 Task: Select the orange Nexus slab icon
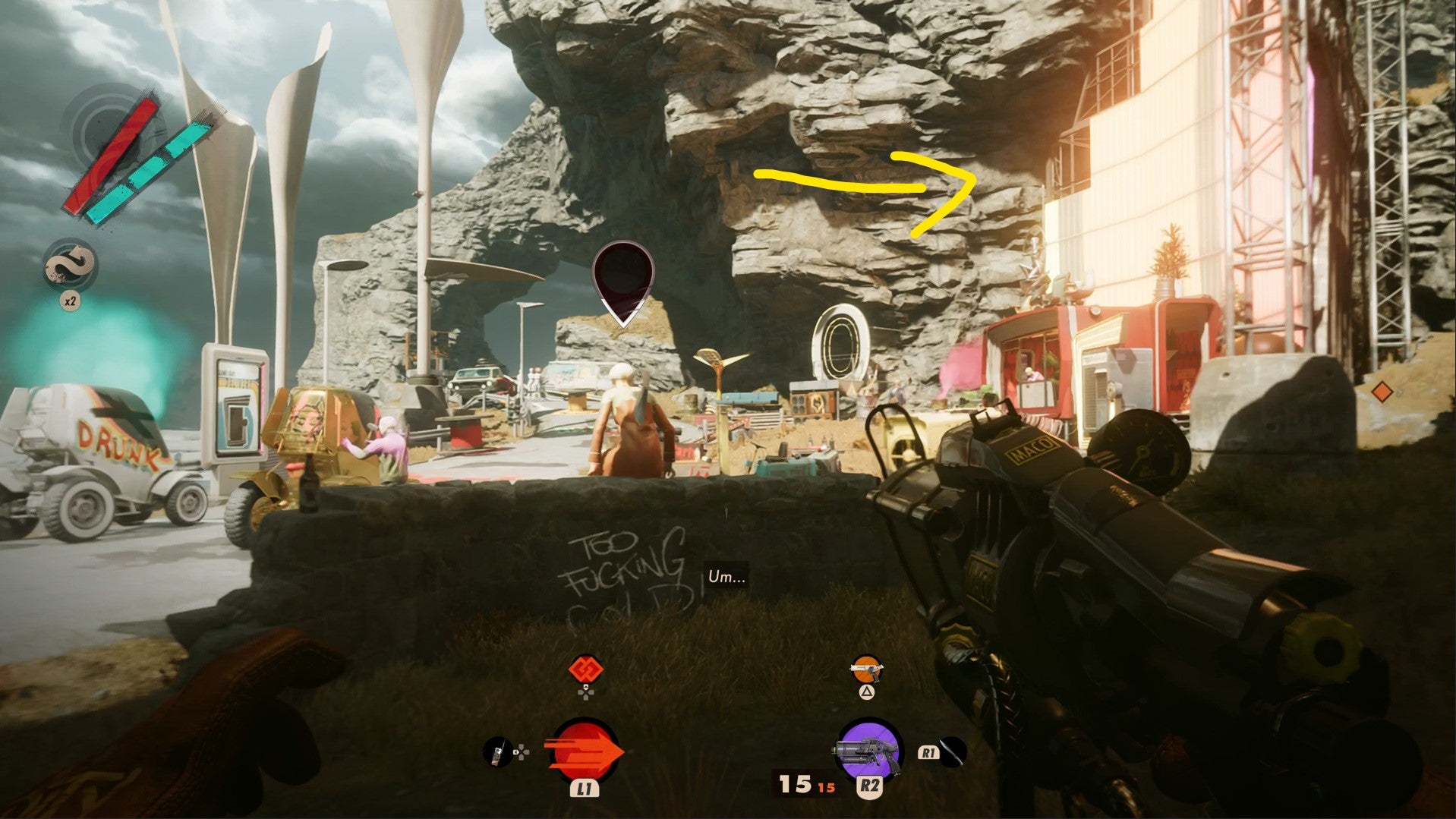pos(585,670)
